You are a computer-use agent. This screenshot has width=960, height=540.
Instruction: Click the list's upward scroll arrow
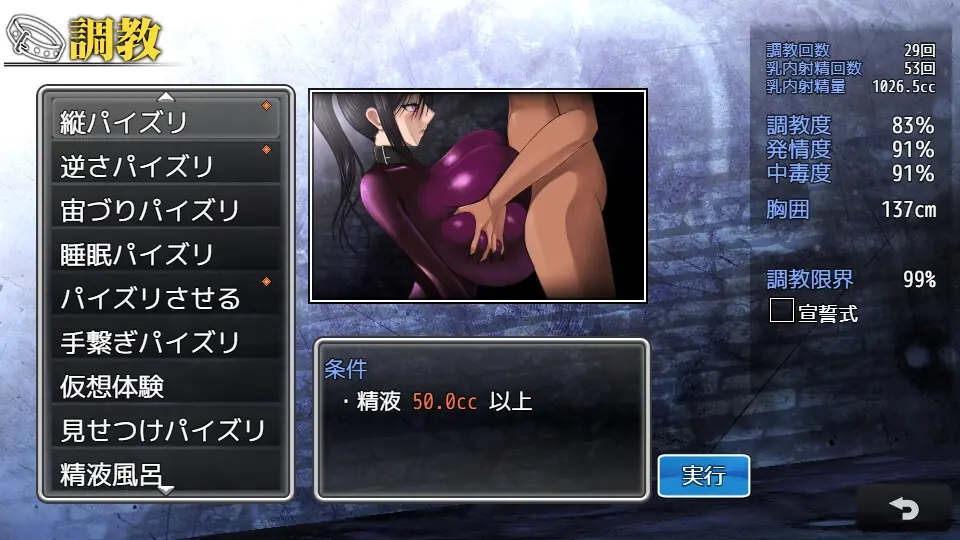point(166,97)
